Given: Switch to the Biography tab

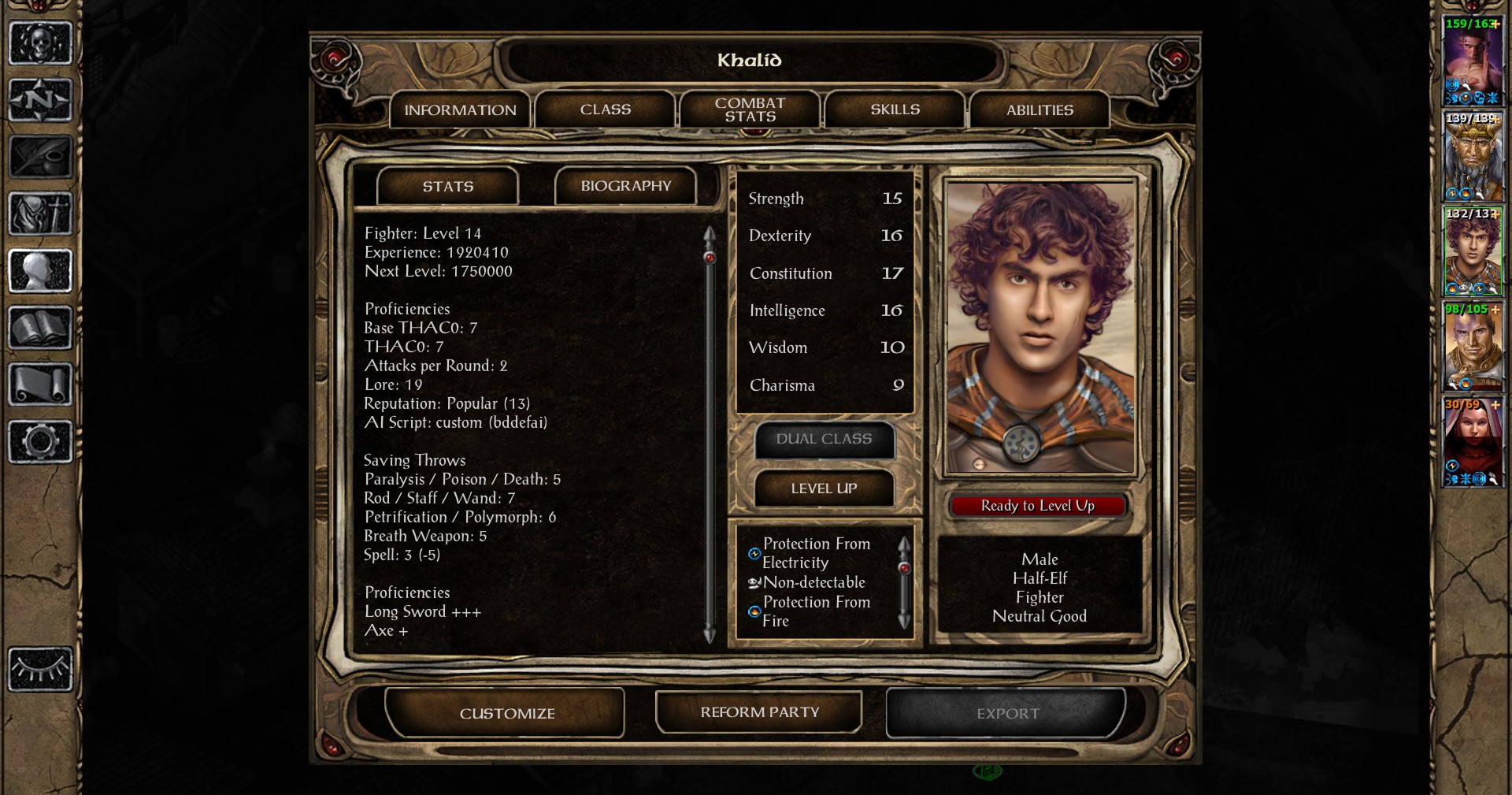Looking at the screenshot, I should pyautogui.click(x=625, y=186).
